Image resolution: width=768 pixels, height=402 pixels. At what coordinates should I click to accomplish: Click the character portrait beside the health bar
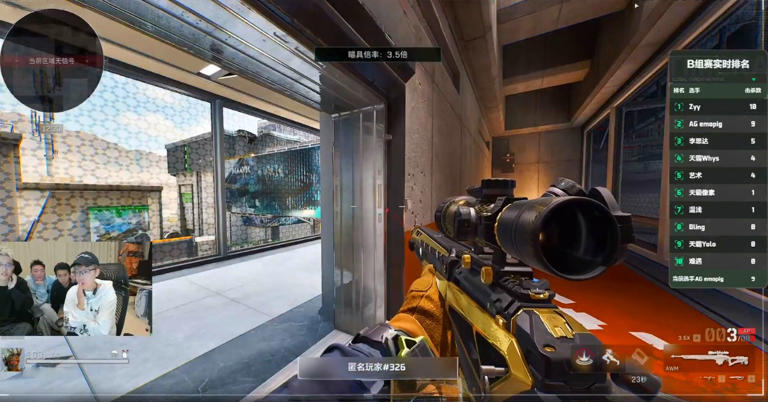[x=13, y=358]
